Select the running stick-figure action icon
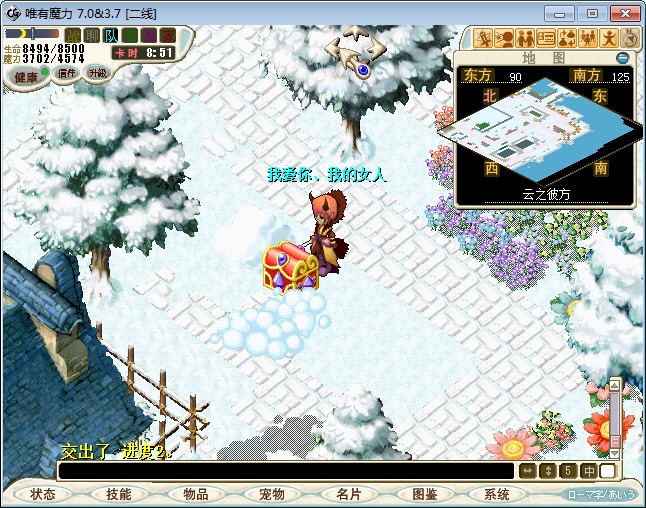This screenshot has height=508, width=646. tap(607, 39)
